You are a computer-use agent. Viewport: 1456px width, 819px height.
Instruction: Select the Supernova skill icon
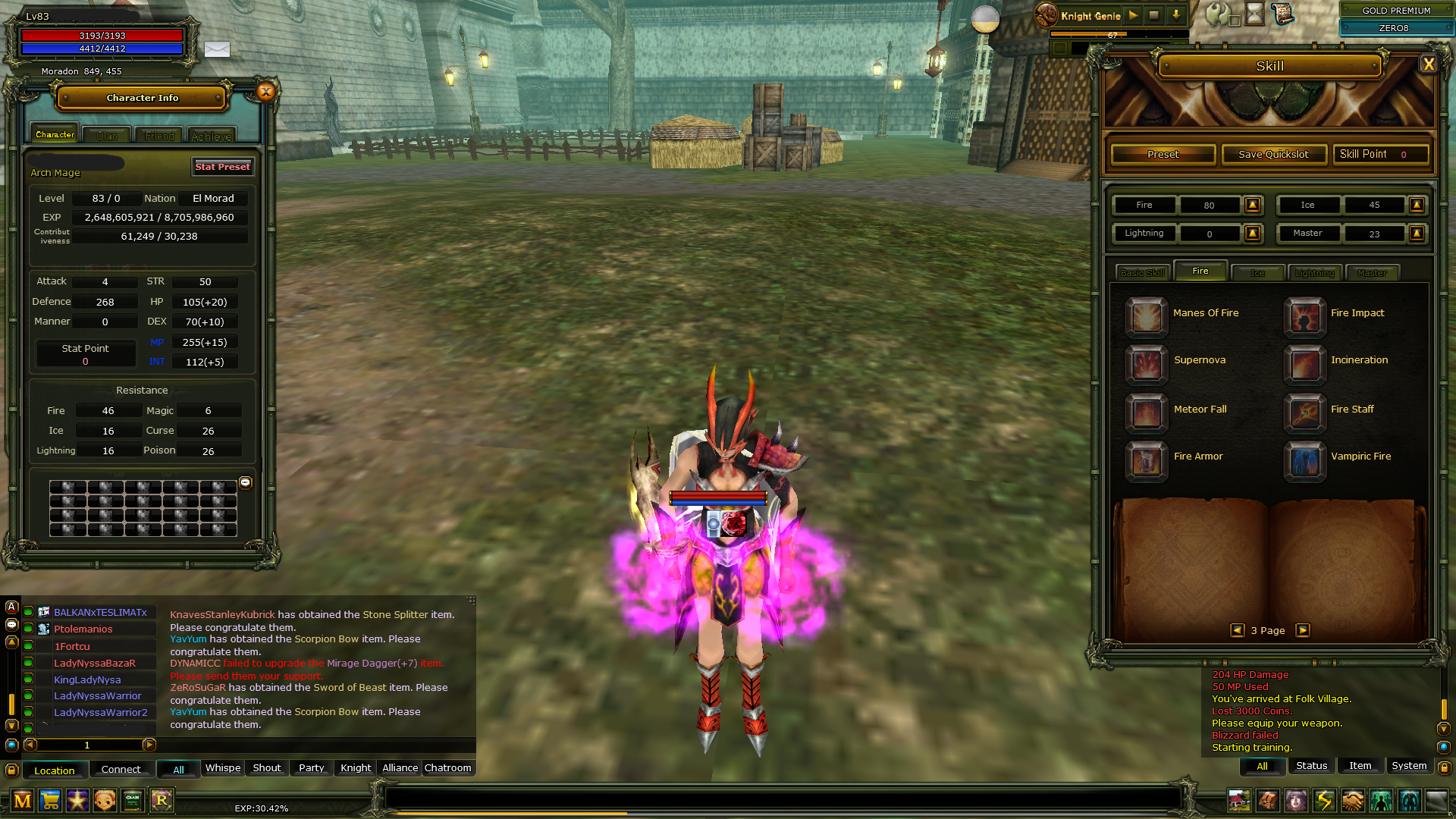click(1146, 365)
